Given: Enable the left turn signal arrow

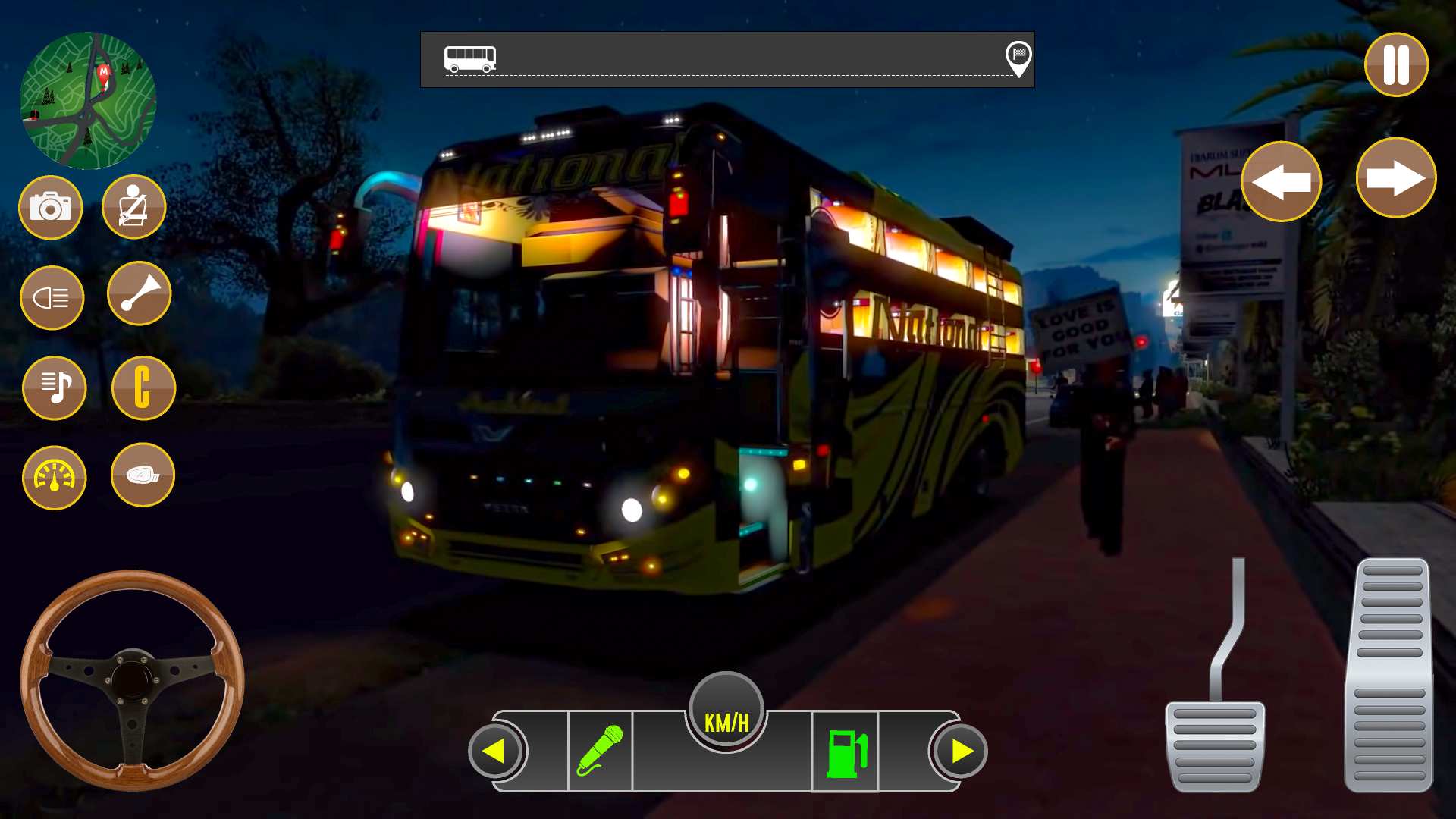Looking at the screenshot, I should 1282,181.
